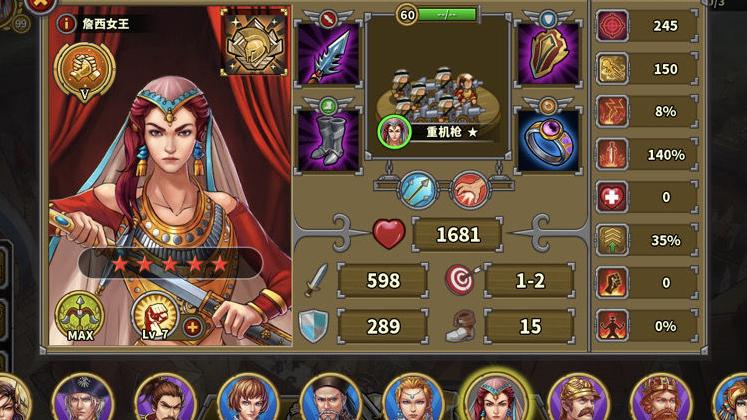Activate the round red hand icon

pos(469,189)
